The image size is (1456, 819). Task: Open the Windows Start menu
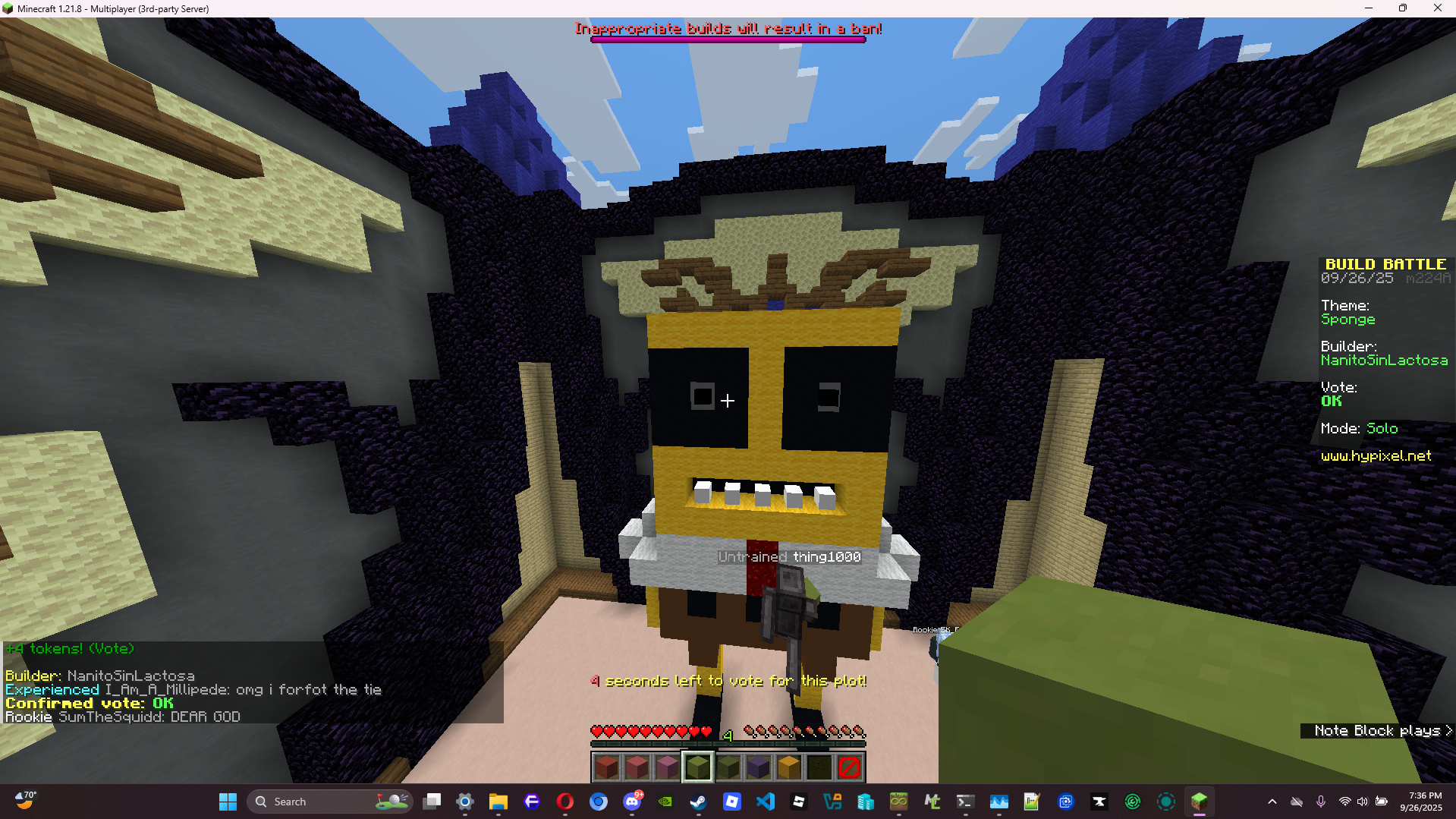pos(228,802)
